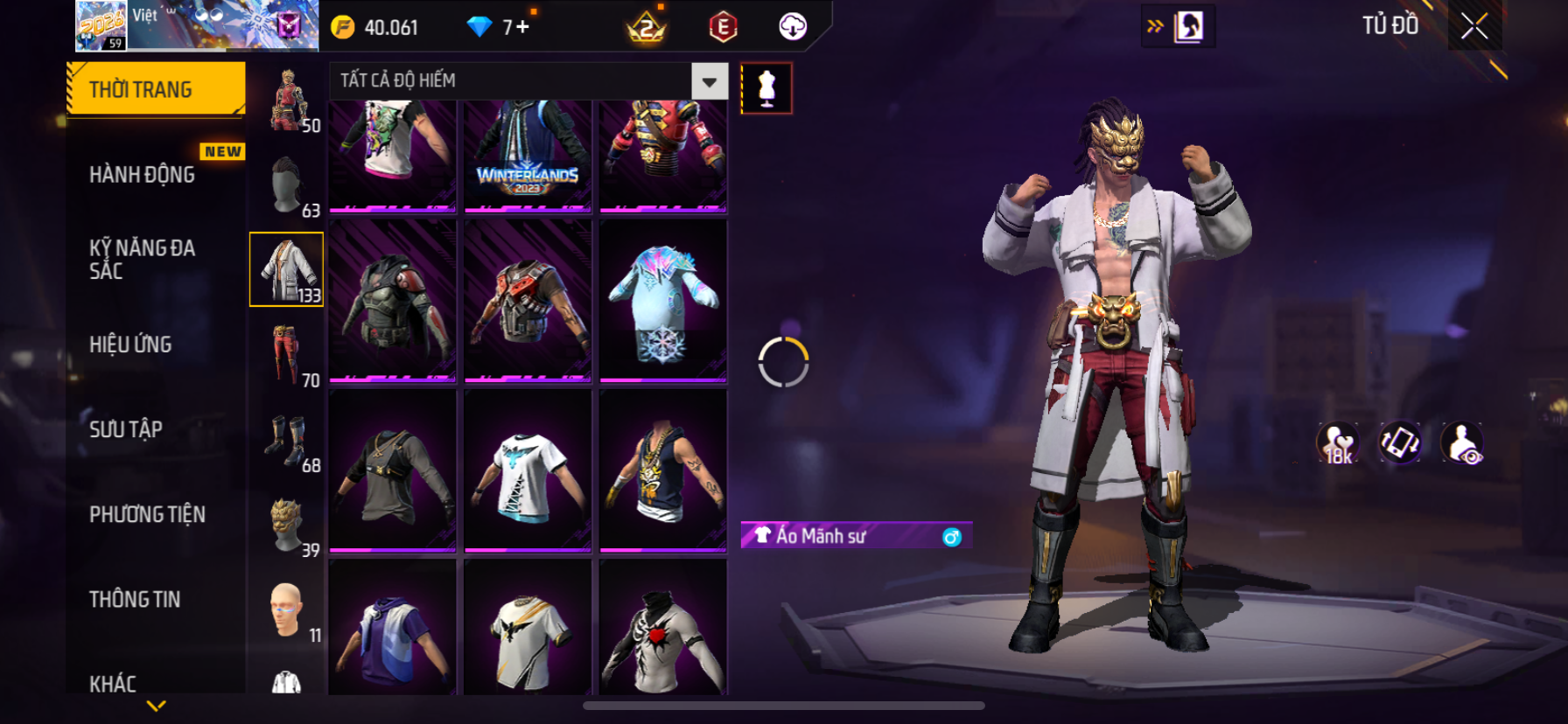Screen dimensions: 1568x724
Task: Open the head category with 63 items
Action: [287, 185]
